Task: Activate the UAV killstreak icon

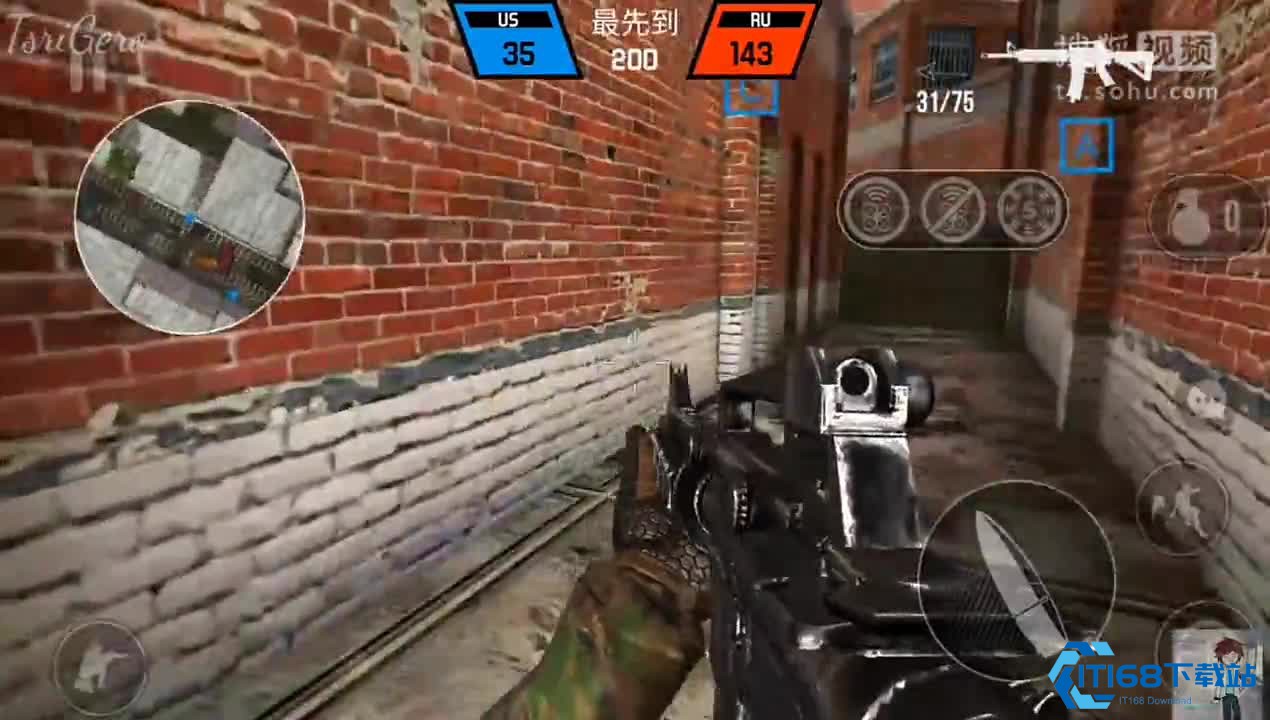Action: (x=877, y=211)
